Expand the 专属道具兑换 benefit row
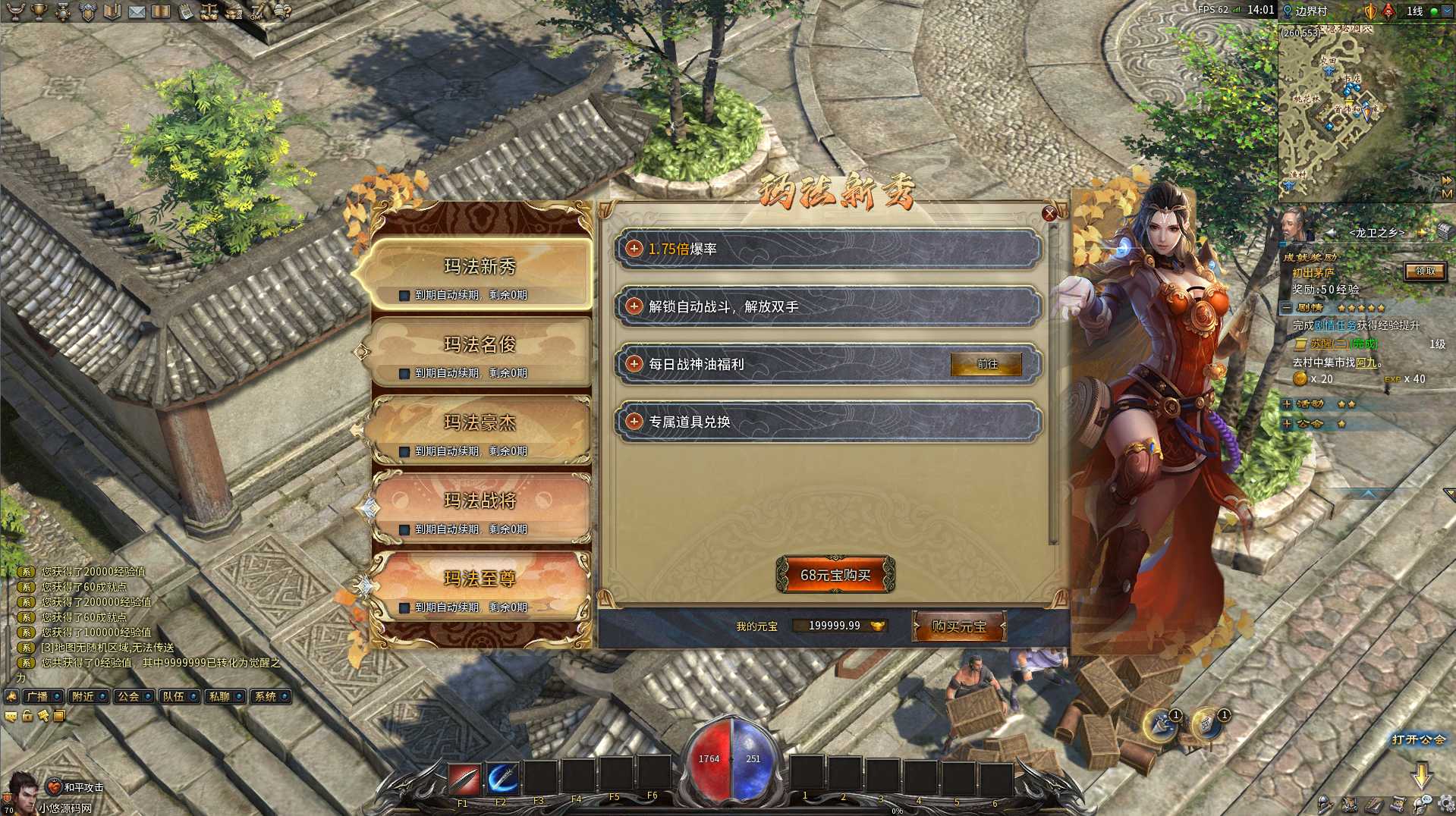Image resolution: width=1456 pixels, height=816 pixels. [634, 422]
